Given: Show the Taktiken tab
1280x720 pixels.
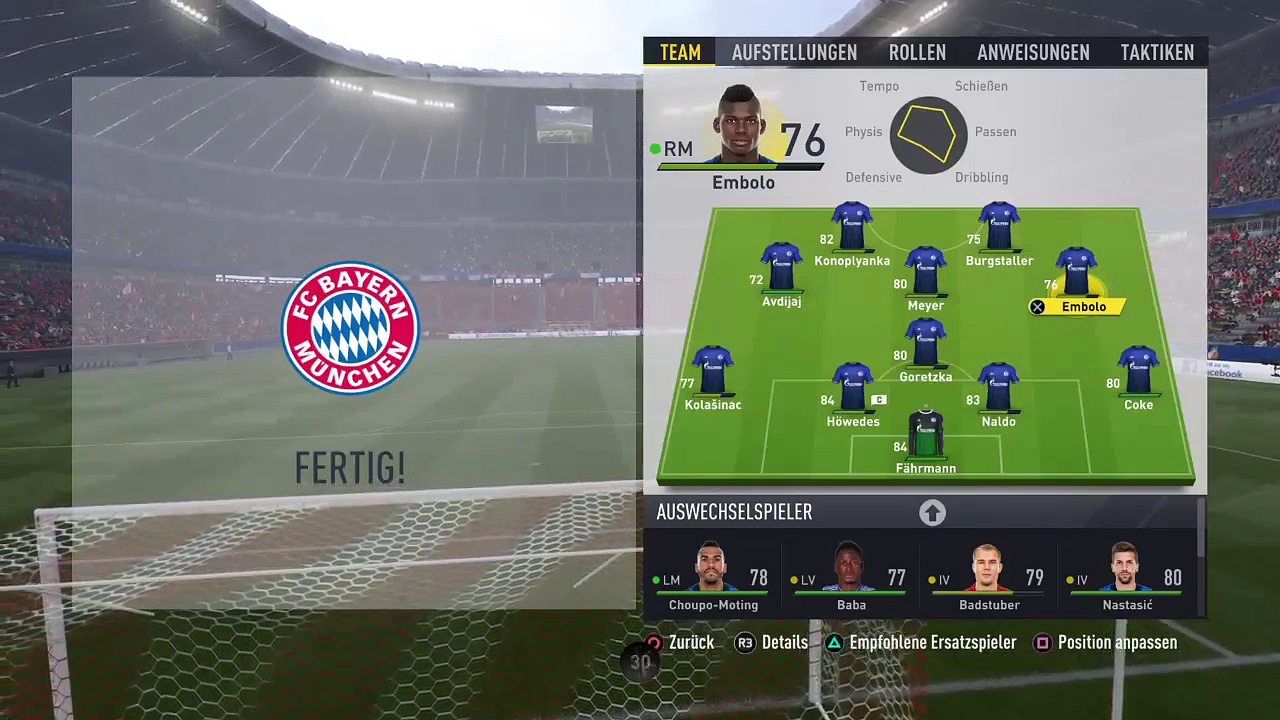Looking at the screenshot, I should click(x=1157, y=52).
